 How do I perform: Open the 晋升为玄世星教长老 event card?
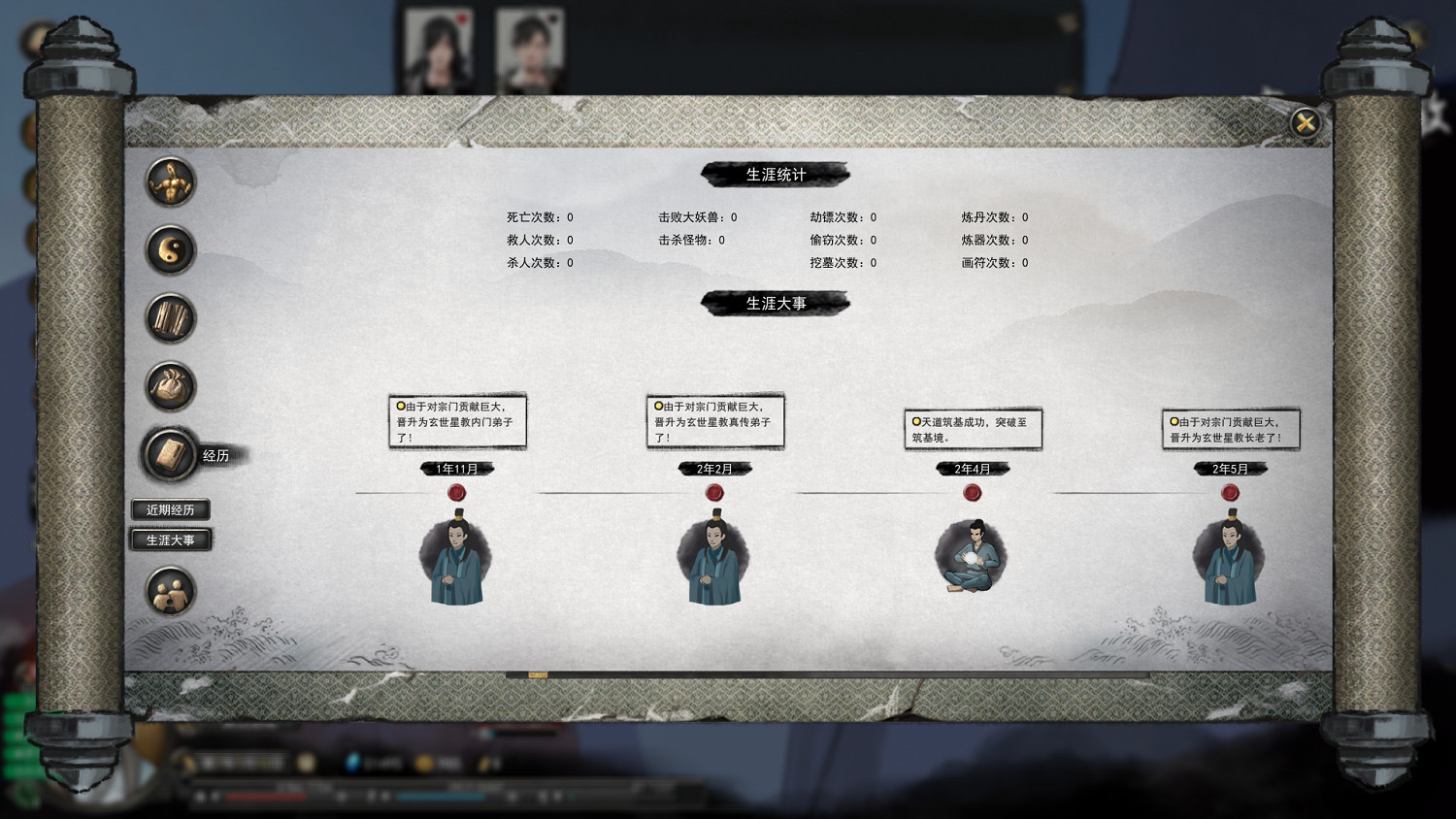1230,428
